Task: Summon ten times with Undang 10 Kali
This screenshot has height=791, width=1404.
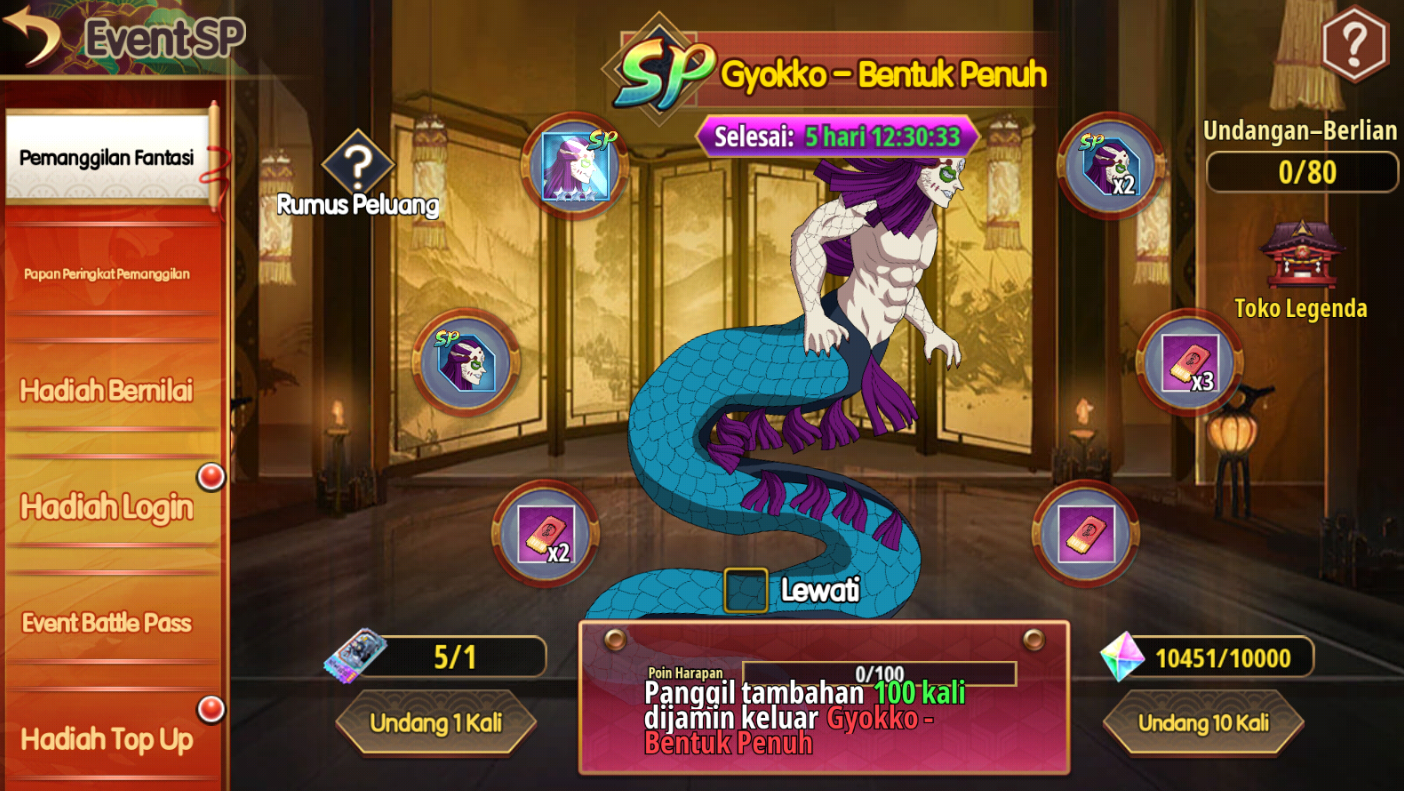Action: pyautogui.click(x=1203, y=722)
